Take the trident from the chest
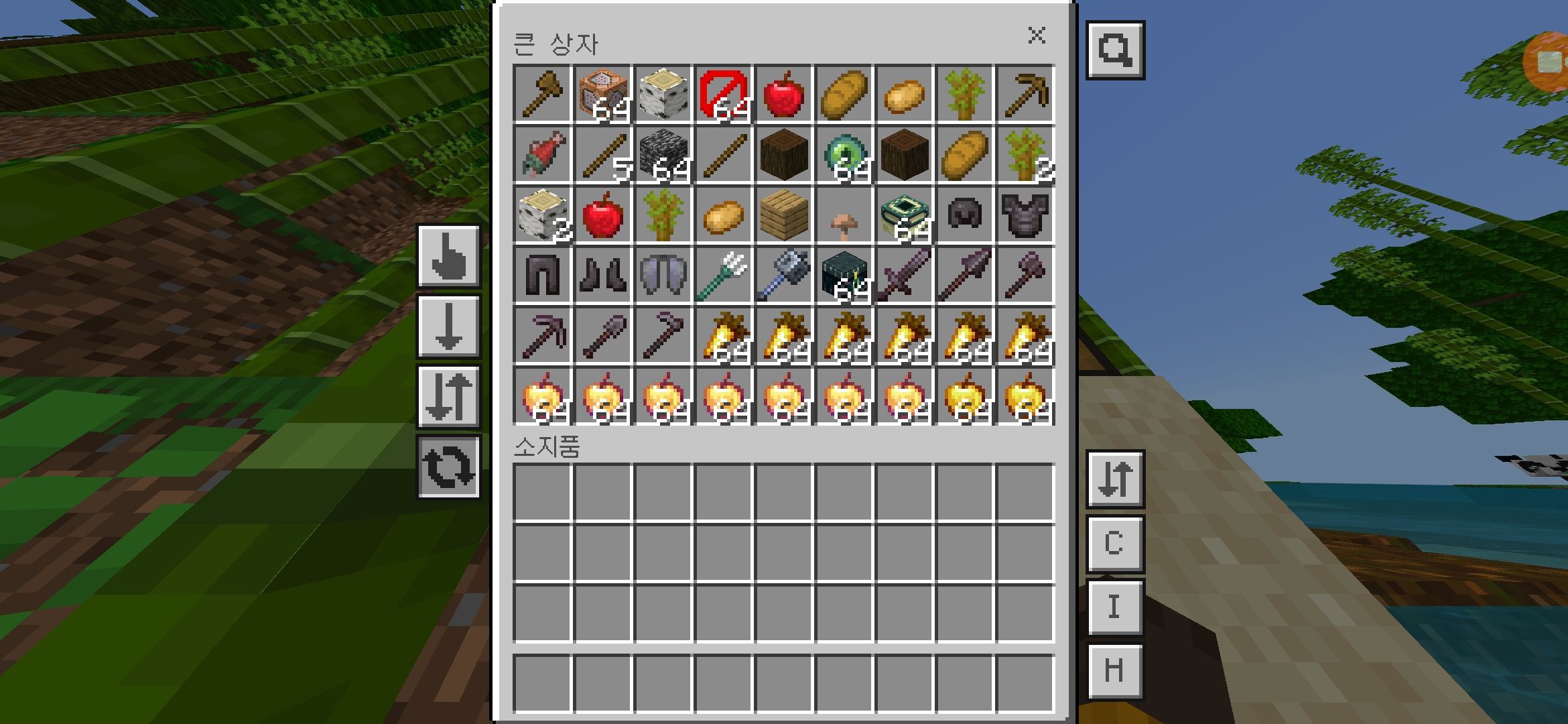The image size is (1568, 724). click(x=723, y=276)
